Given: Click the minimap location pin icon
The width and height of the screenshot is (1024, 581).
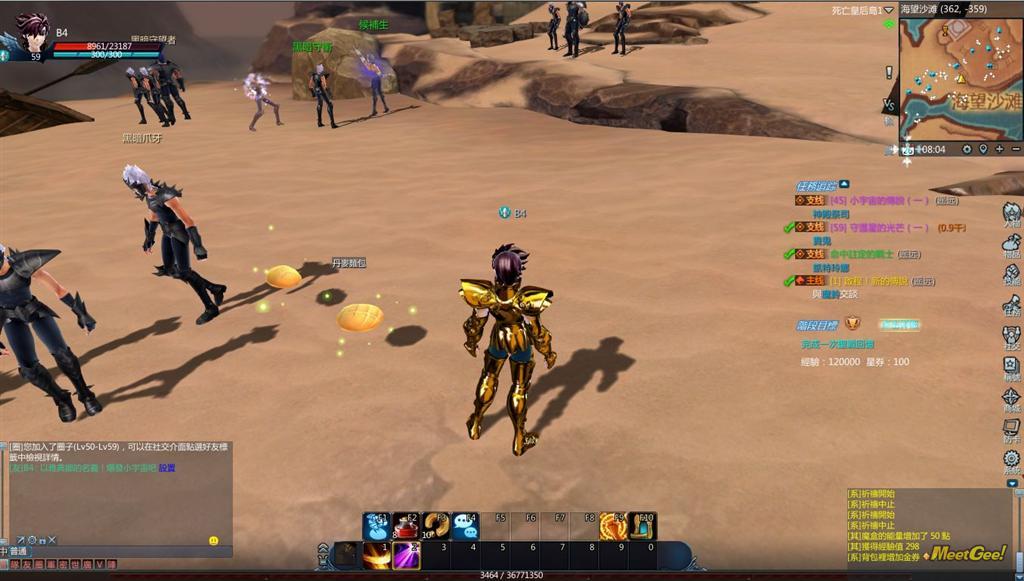Looking at the screenshot, I should (x=983, y=149).
